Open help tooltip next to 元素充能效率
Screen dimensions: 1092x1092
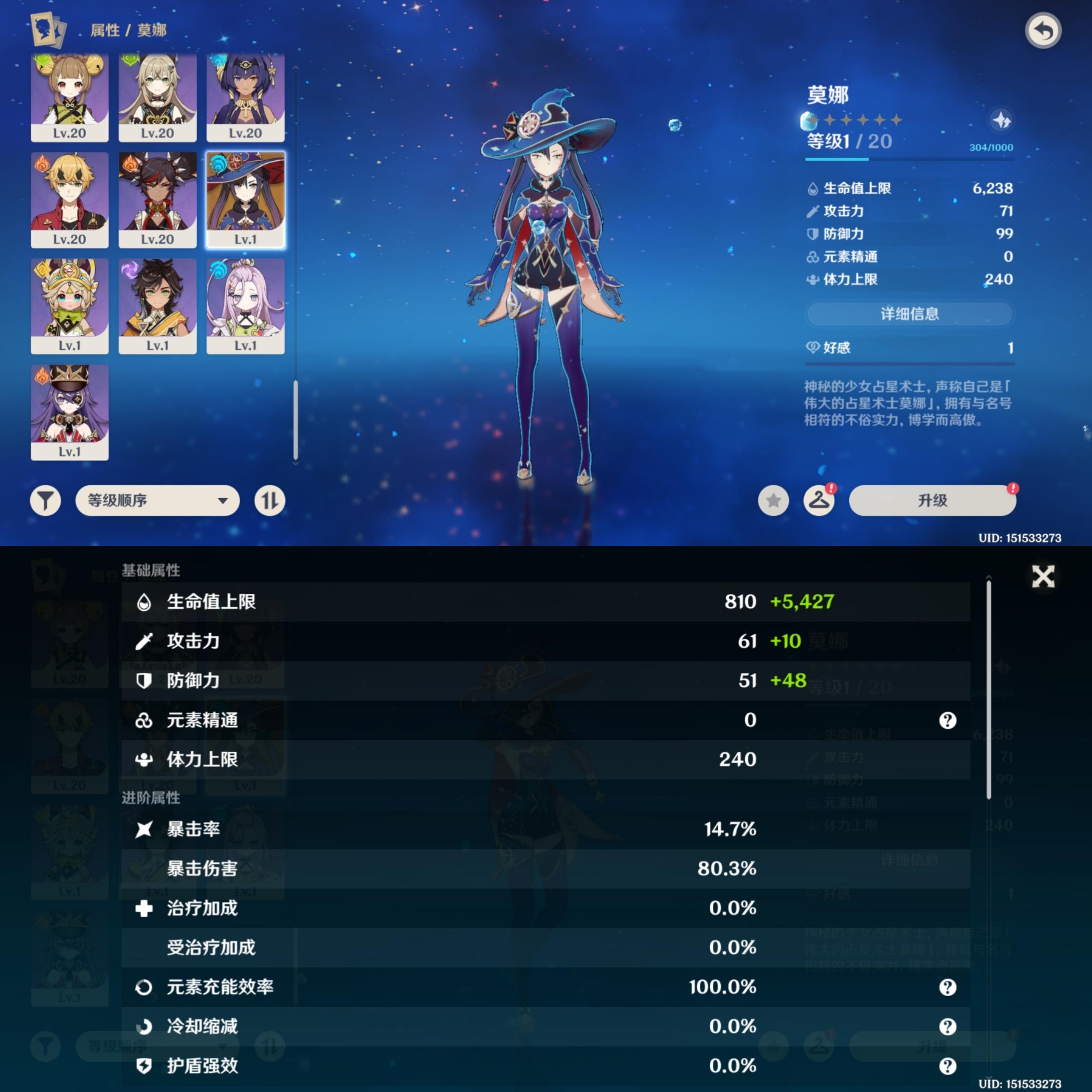948,987
